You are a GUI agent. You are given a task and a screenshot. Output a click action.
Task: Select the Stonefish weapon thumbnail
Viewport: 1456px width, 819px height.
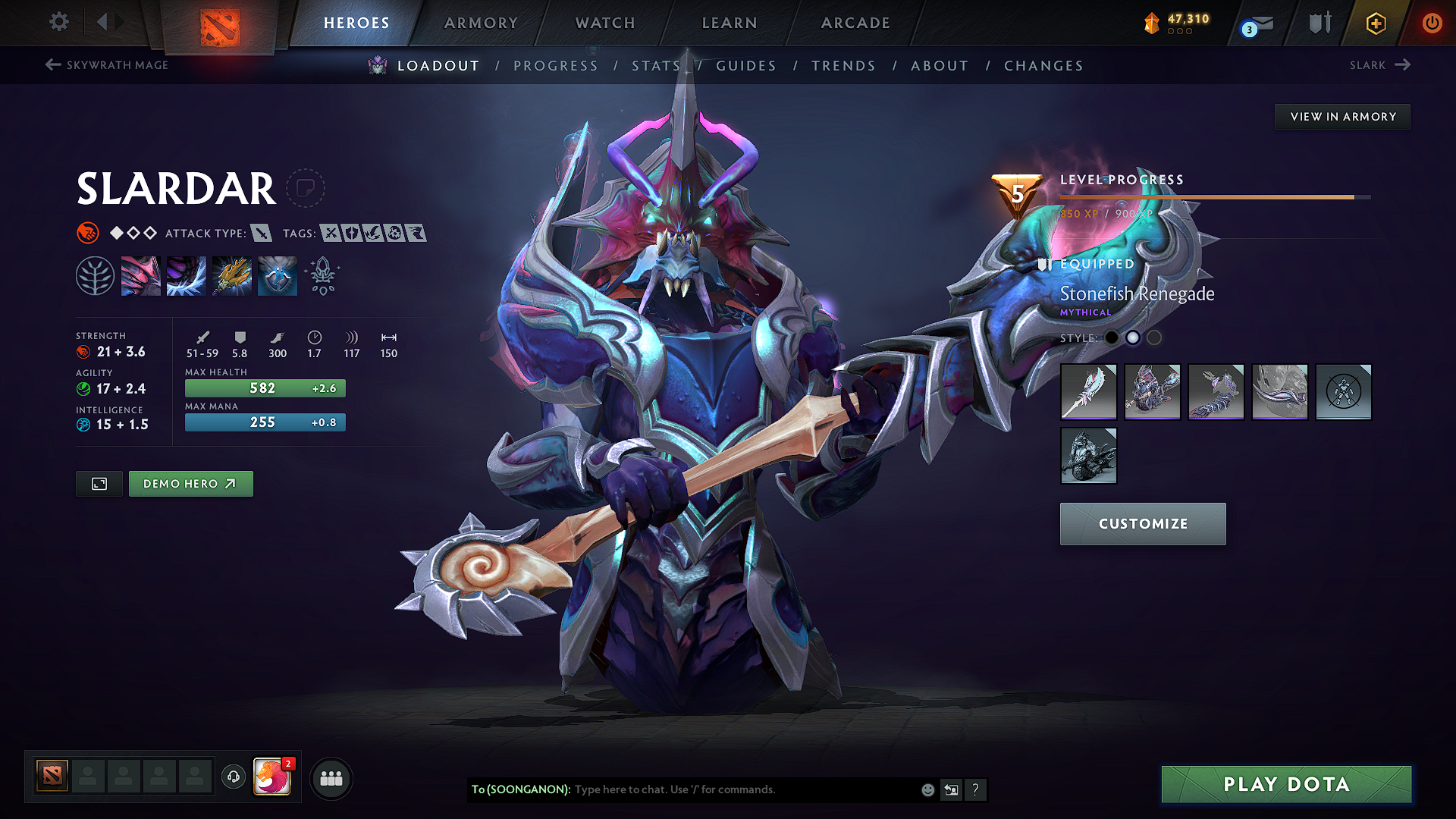[1088, 392]
